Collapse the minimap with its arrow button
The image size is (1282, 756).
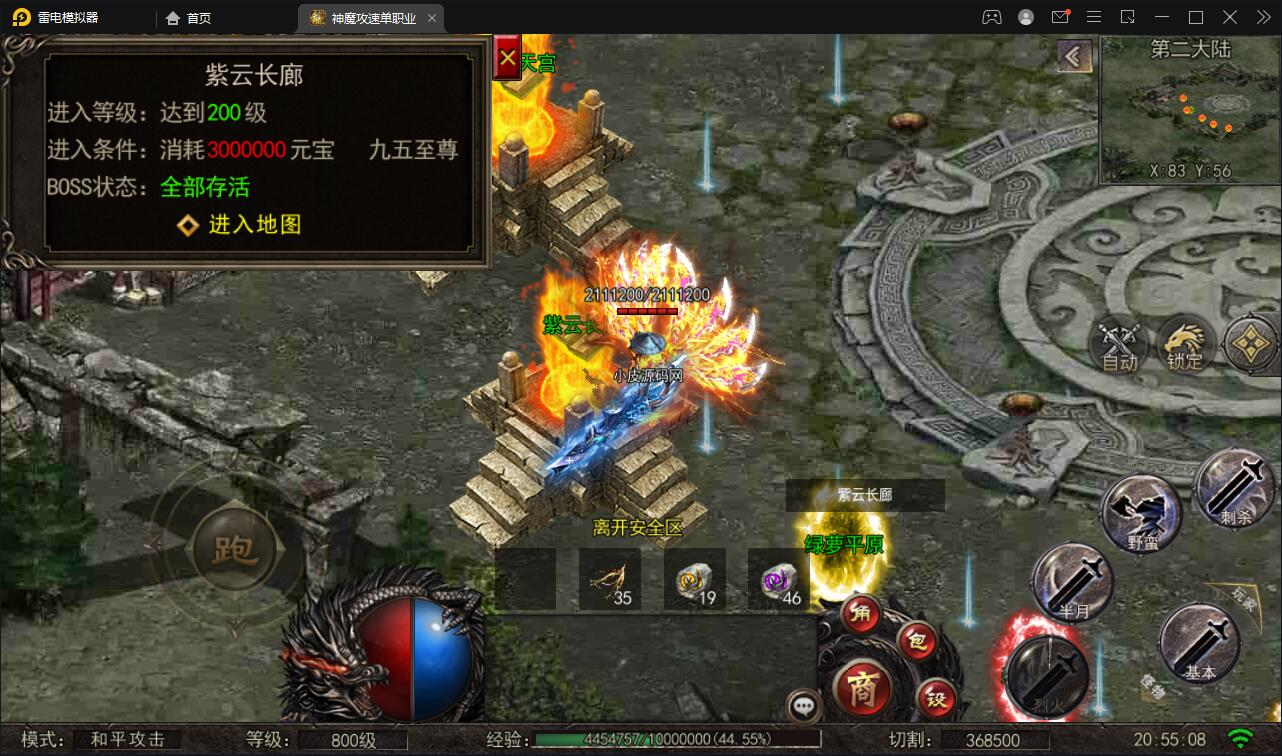(1074, 56)
